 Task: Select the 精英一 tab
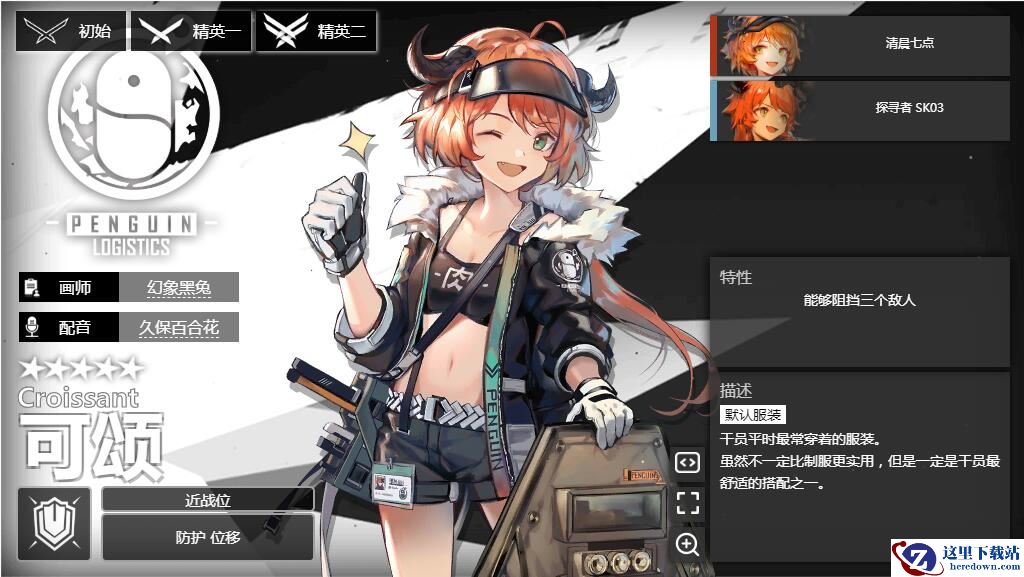click(194, 32)
